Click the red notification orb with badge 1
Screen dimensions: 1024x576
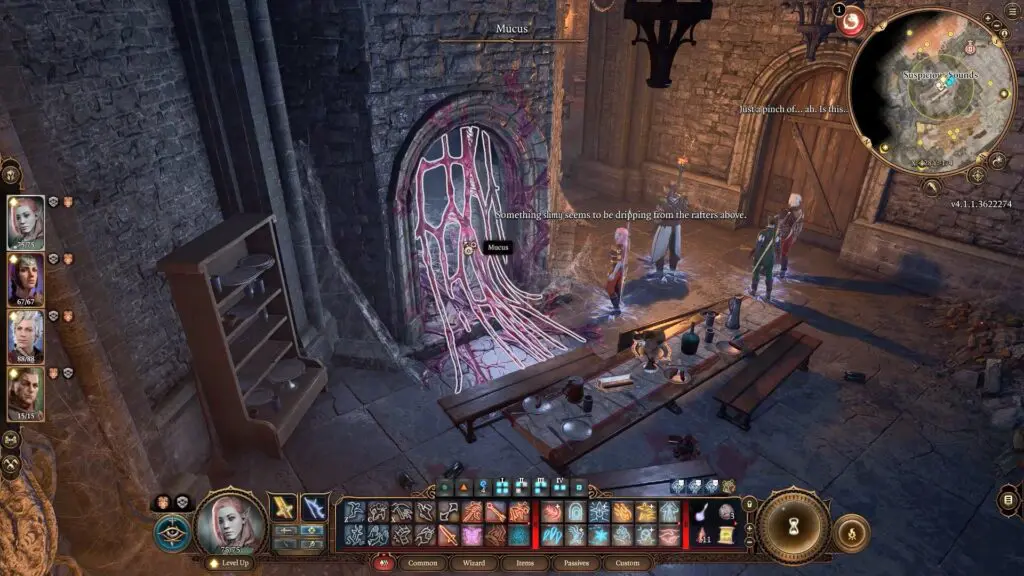[851, 20]
